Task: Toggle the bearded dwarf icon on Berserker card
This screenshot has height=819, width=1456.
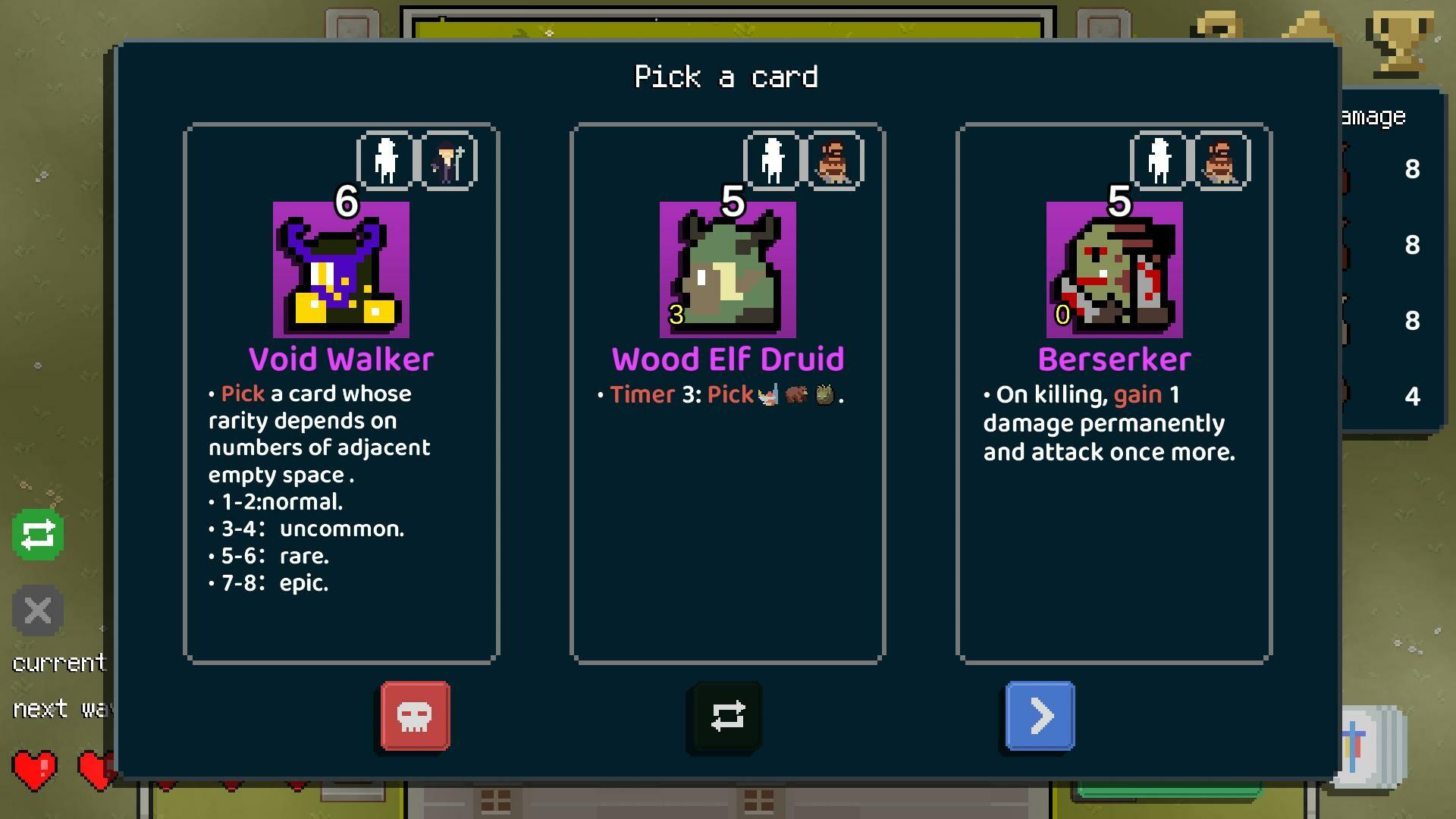Action: tap(1221, 158)
